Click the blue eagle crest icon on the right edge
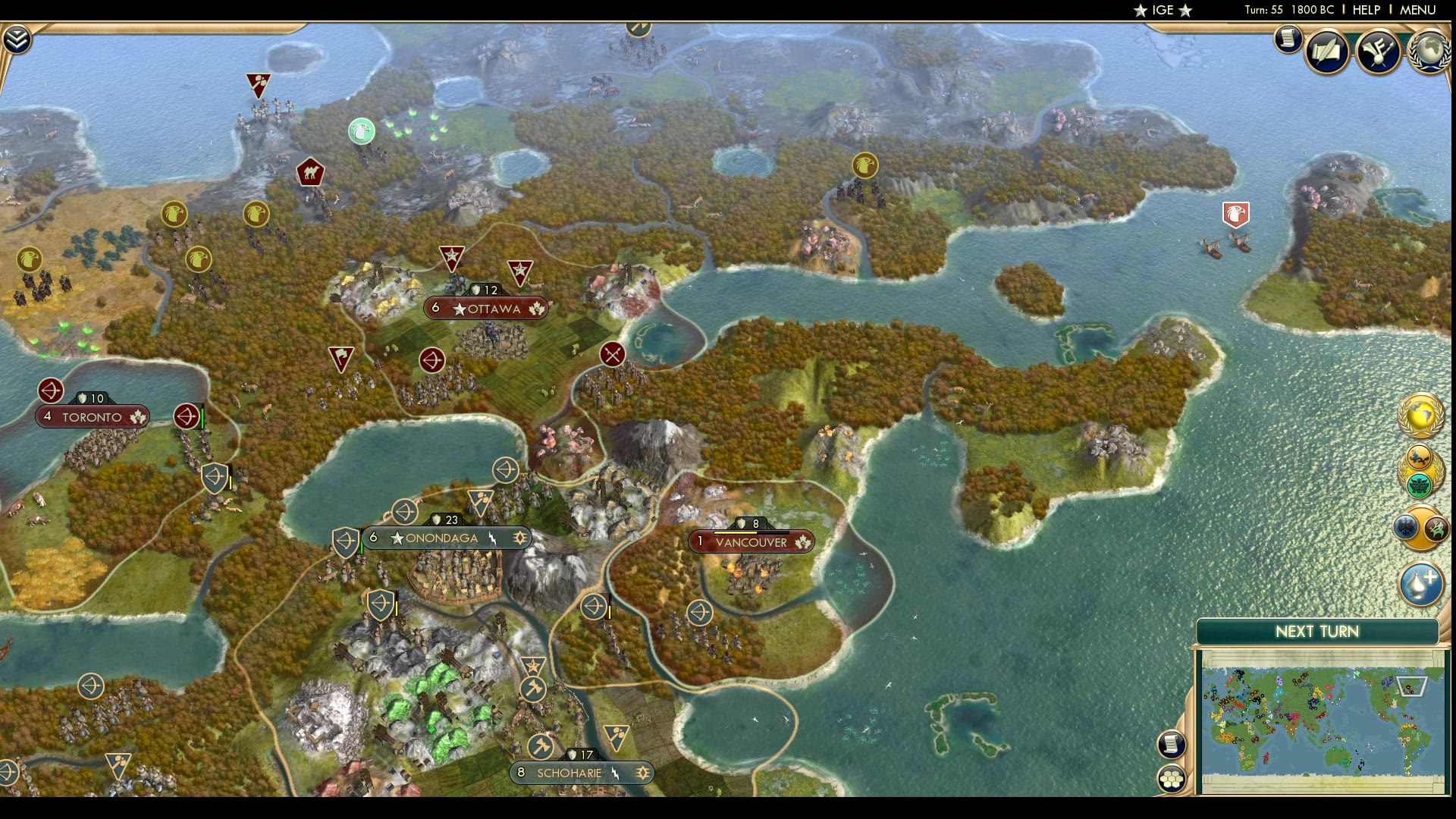This screenshot has width=1456, height=819. click(x=1406, y=527)
